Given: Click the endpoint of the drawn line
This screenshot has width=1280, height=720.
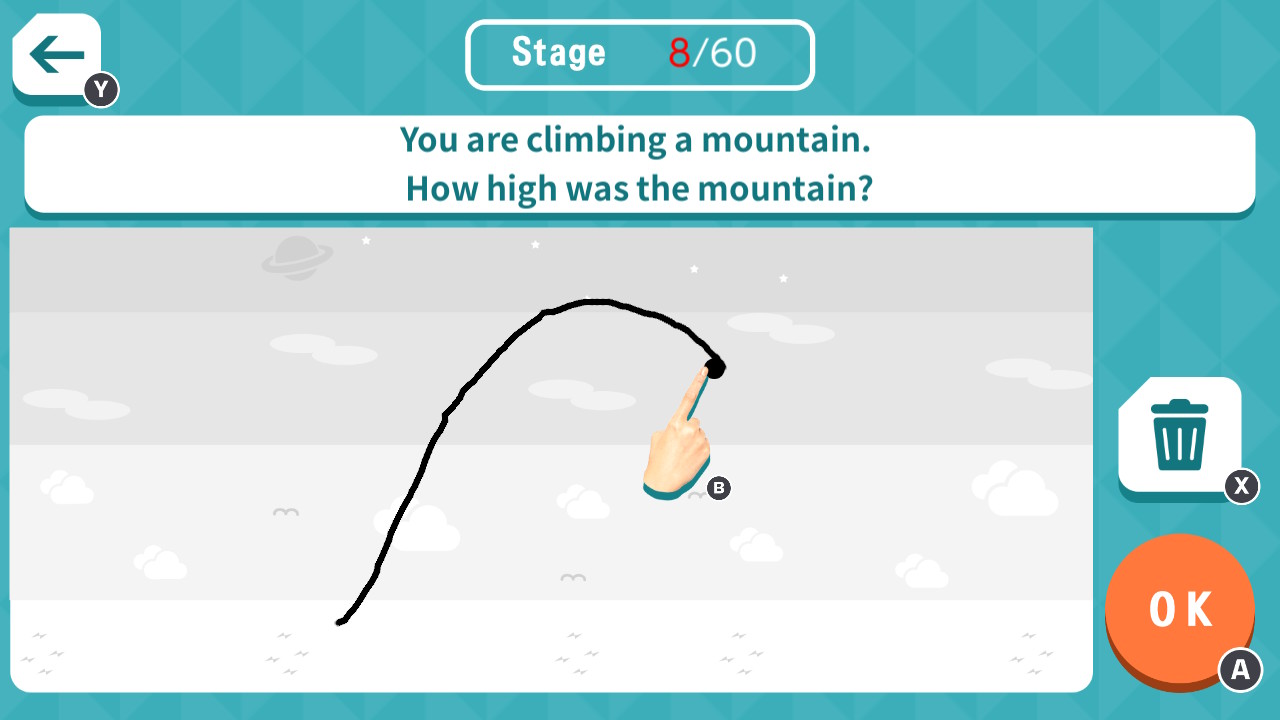Looking at the screenshot, I should tap(716, 367).
